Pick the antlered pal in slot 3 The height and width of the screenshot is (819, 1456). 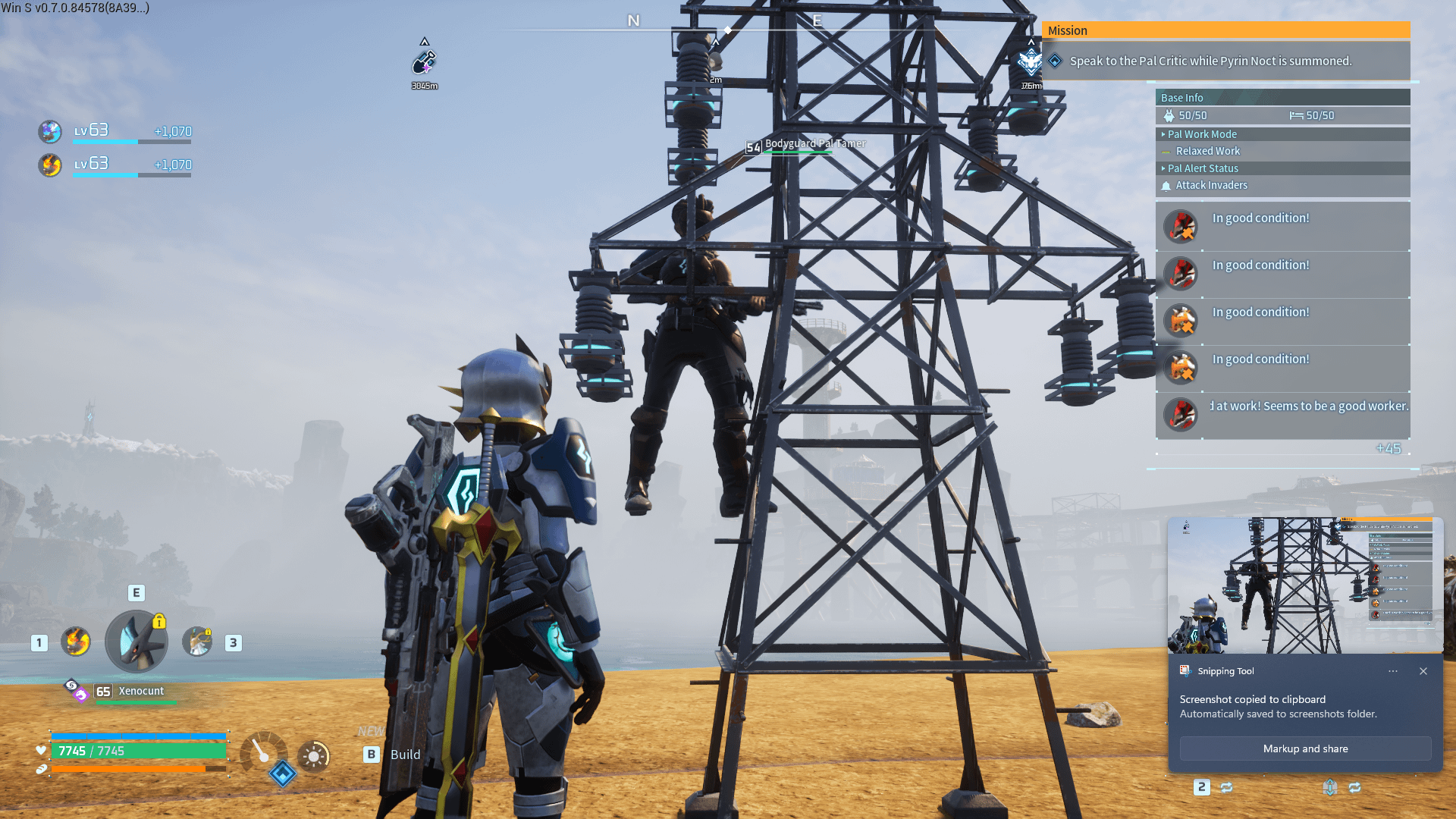(198, 642)
